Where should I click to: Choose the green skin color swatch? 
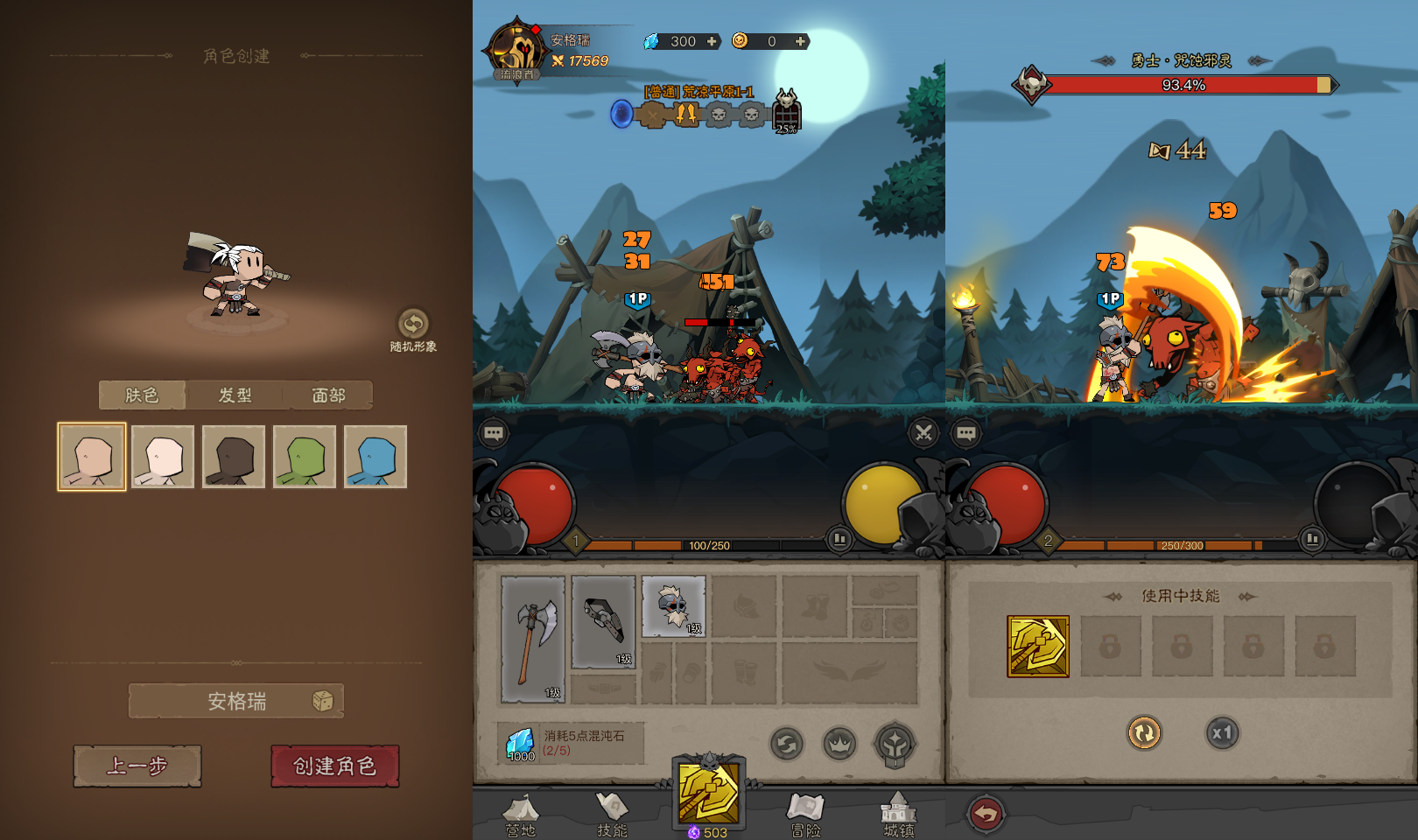click(x=305, y=457)
